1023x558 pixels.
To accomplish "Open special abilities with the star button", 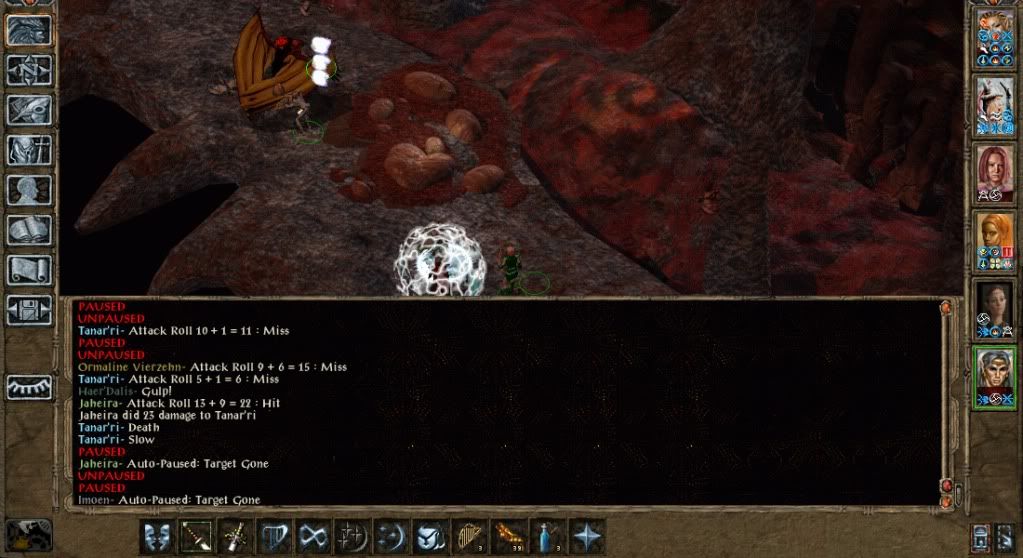I will (587, 536).
